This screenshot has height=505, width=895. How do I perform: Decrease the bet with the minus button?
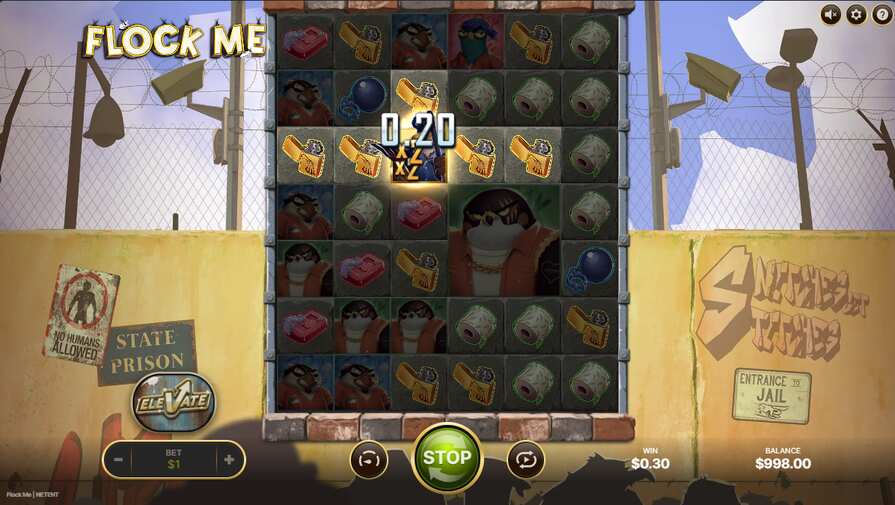click(118, 460)
